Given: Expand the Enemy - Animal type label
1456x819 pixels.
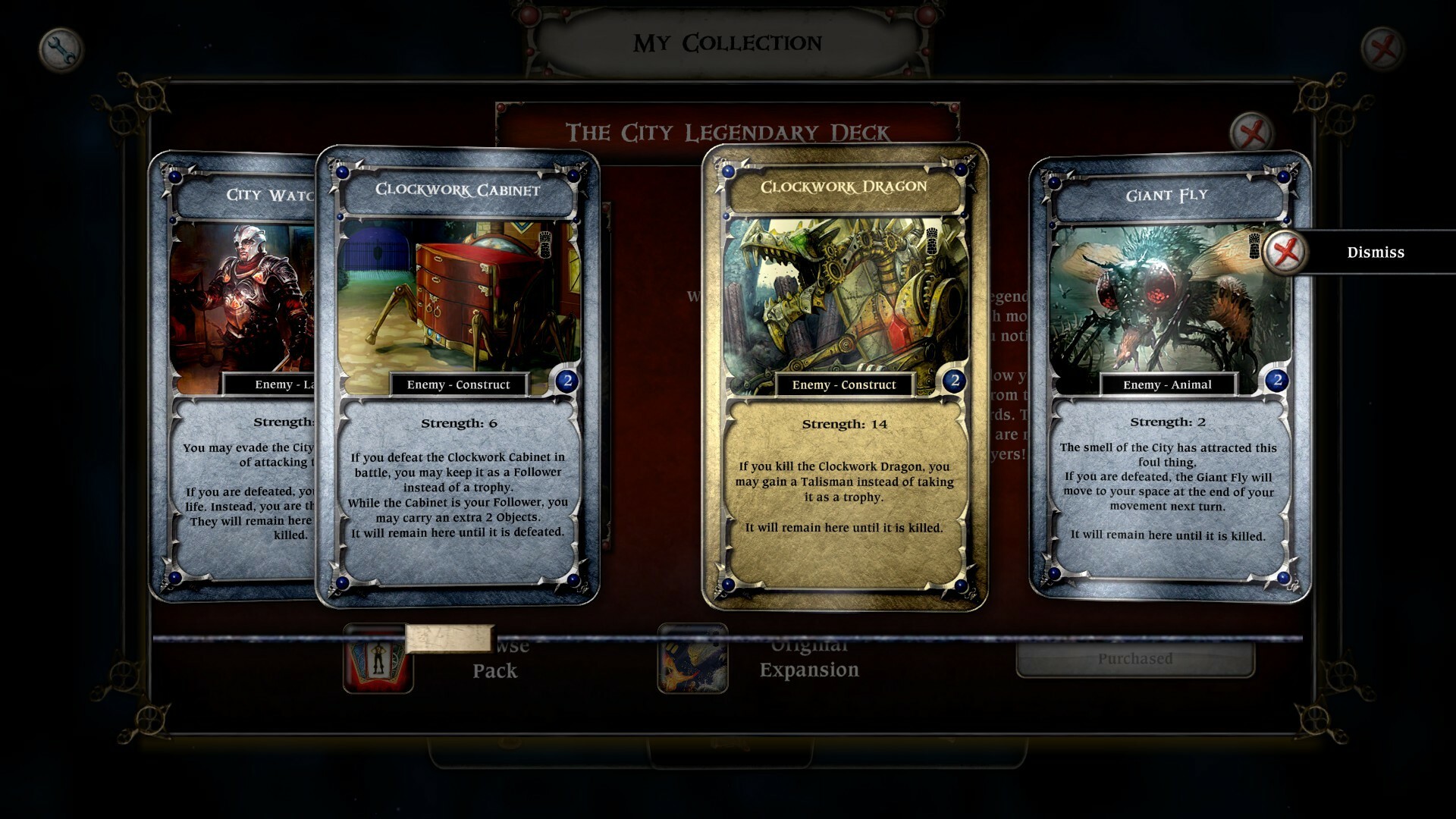Looking at the screenshot, I should (x=1167, y=384).
